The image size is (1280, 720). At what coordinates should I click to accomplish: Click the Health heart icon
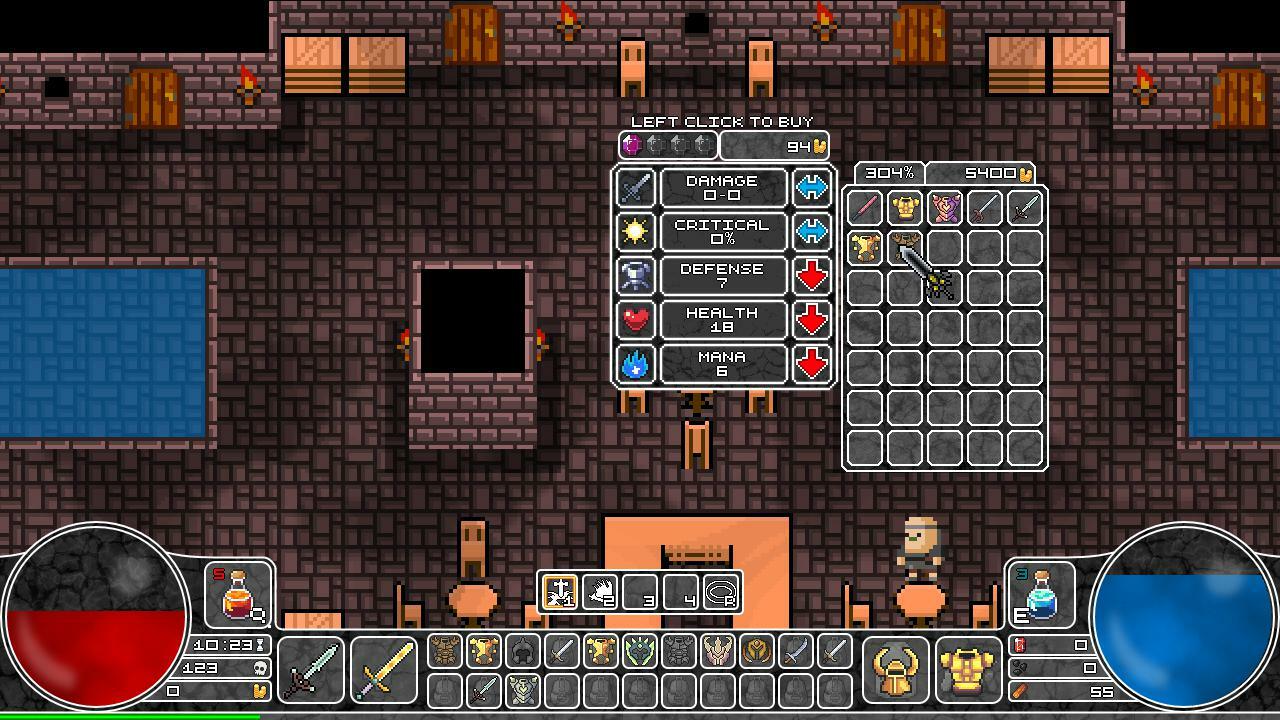637,320
